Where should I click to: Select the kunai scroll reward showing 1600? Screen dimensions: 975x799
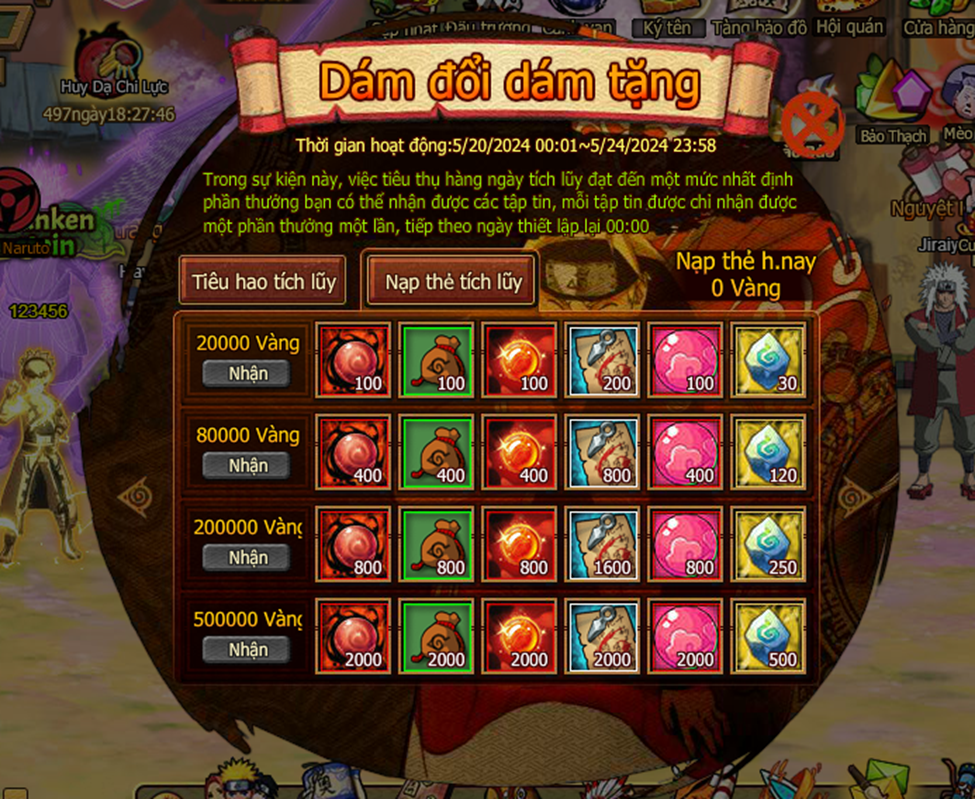tap(603, 543)
